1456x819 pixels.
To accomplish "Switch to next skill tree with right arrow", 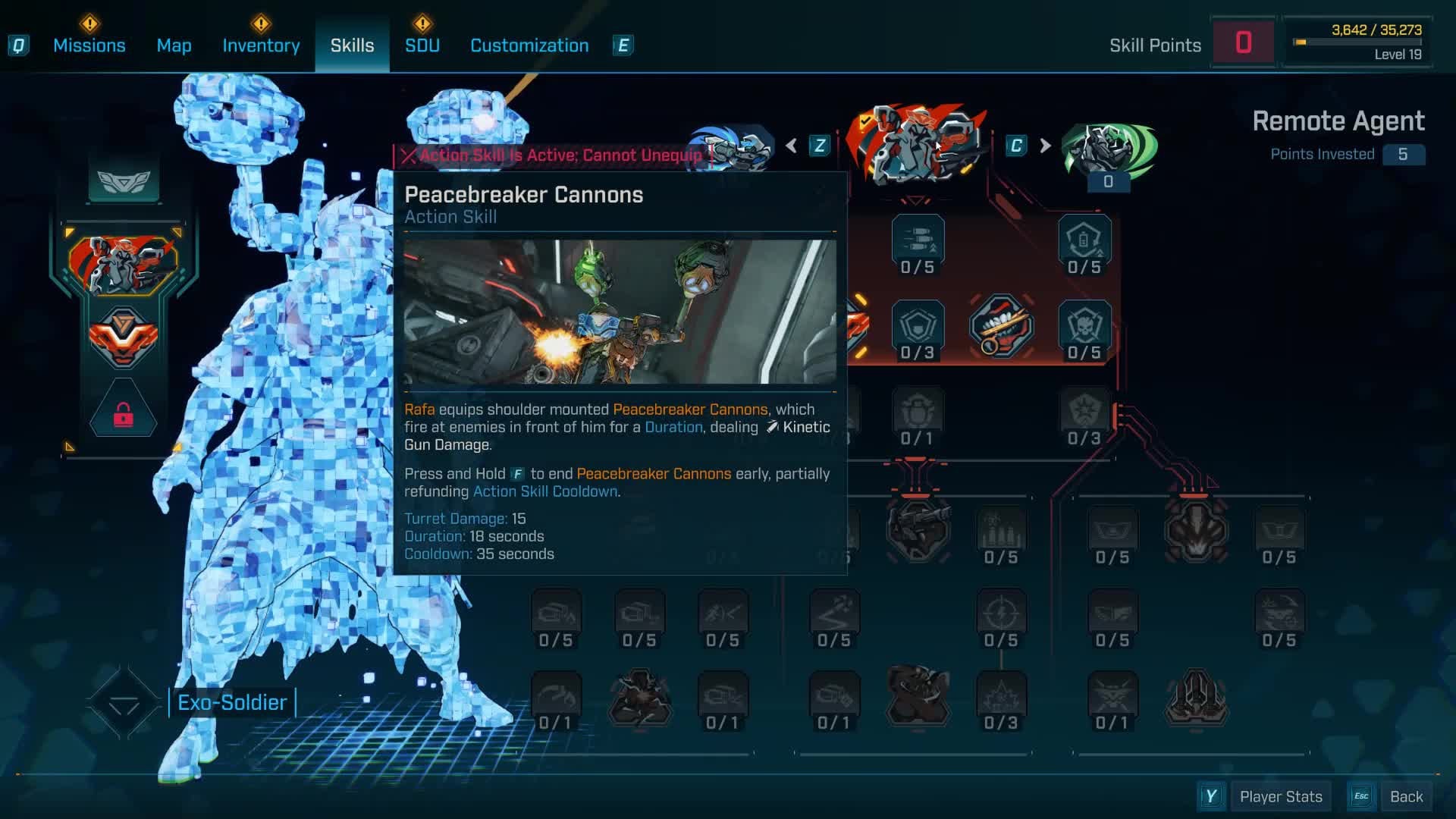I will pos(1045,146).
